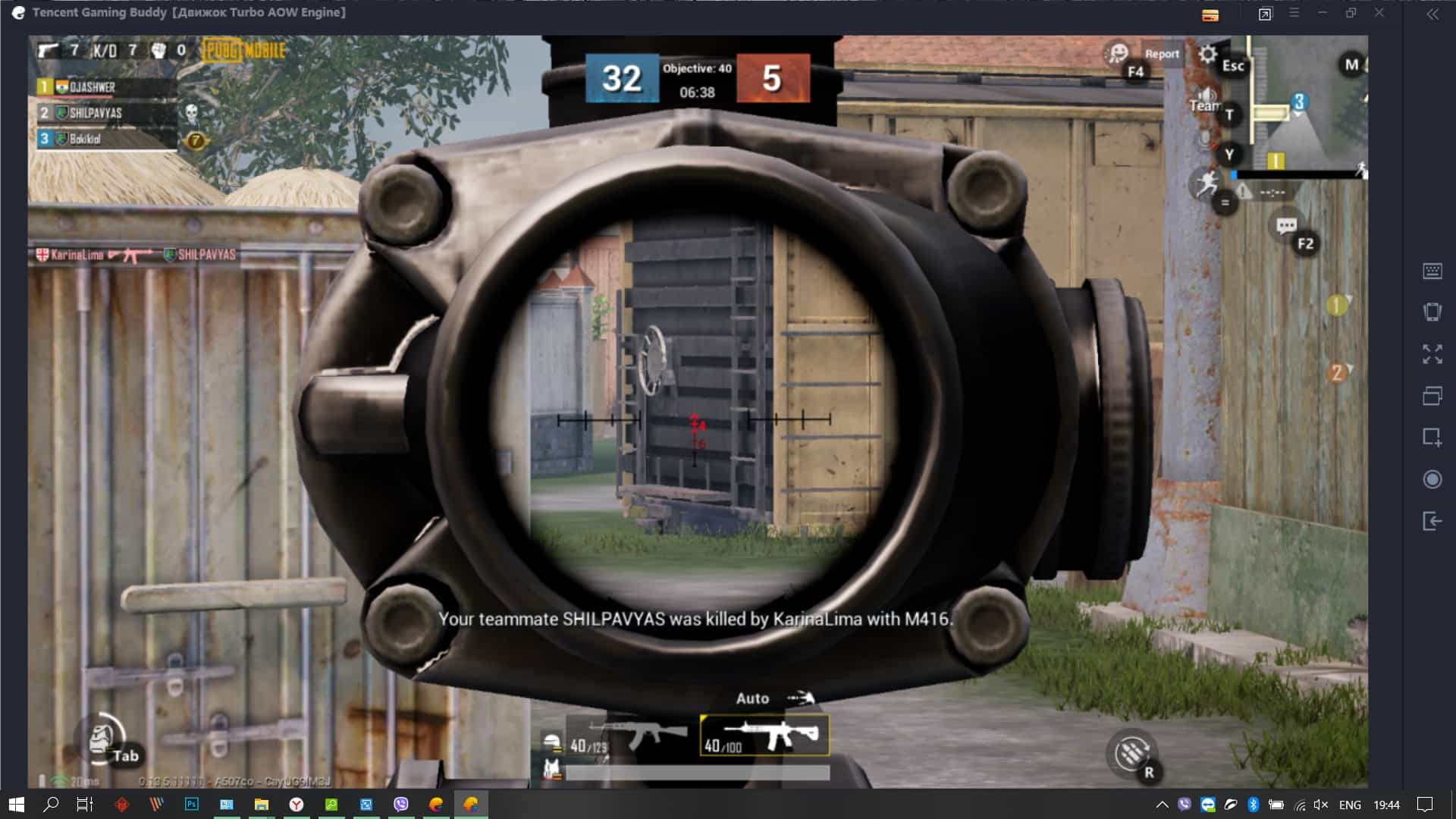
Task: Open settings with the gear icon
Action: coord(1207,55)
